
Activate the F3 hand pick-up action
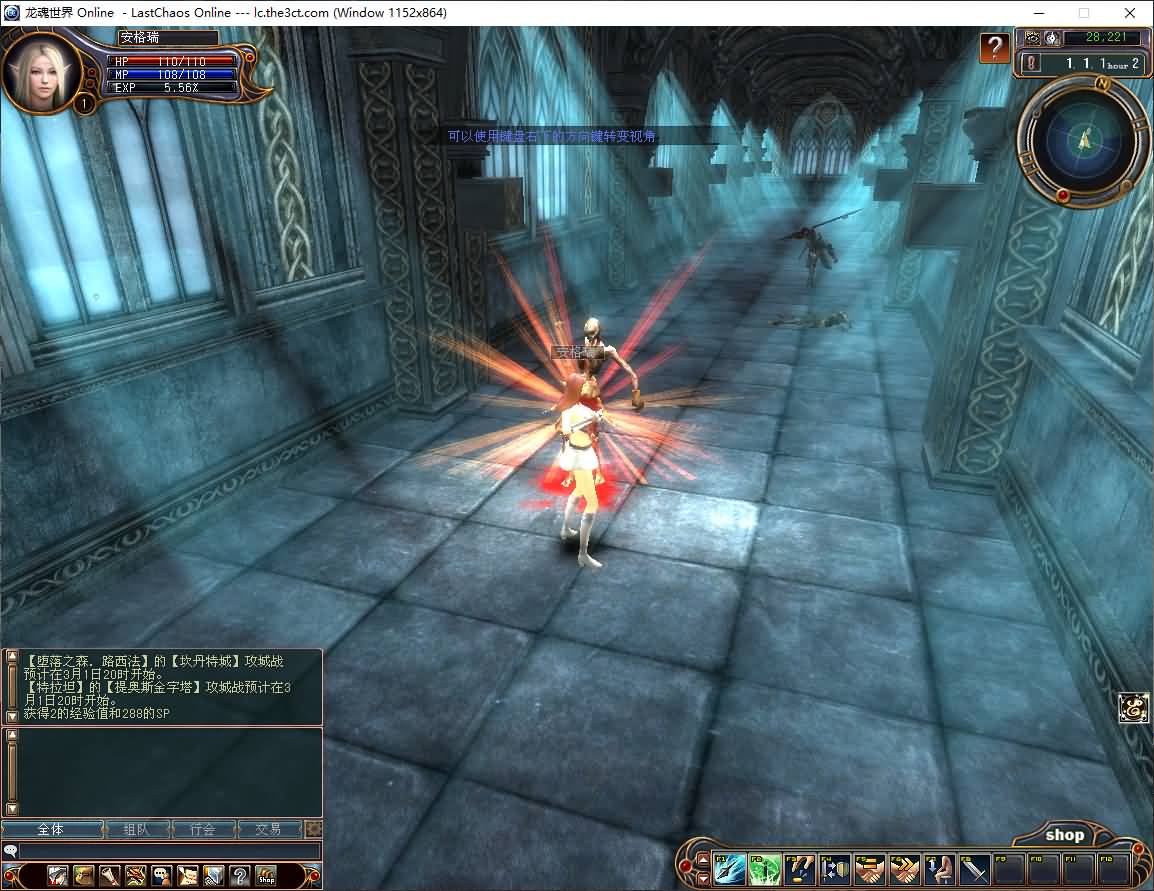click(799, 869)
